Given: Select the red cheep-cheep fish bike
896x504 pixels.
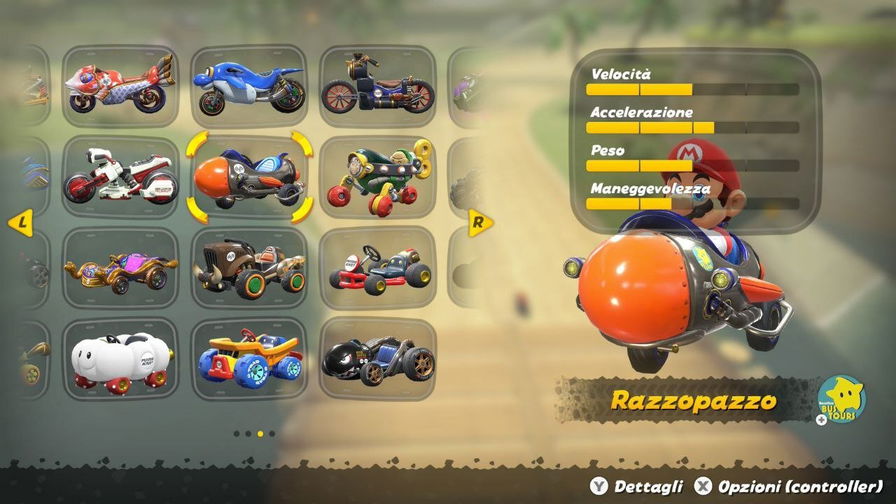Looking at the screenshot, I should tap(120, 84).
